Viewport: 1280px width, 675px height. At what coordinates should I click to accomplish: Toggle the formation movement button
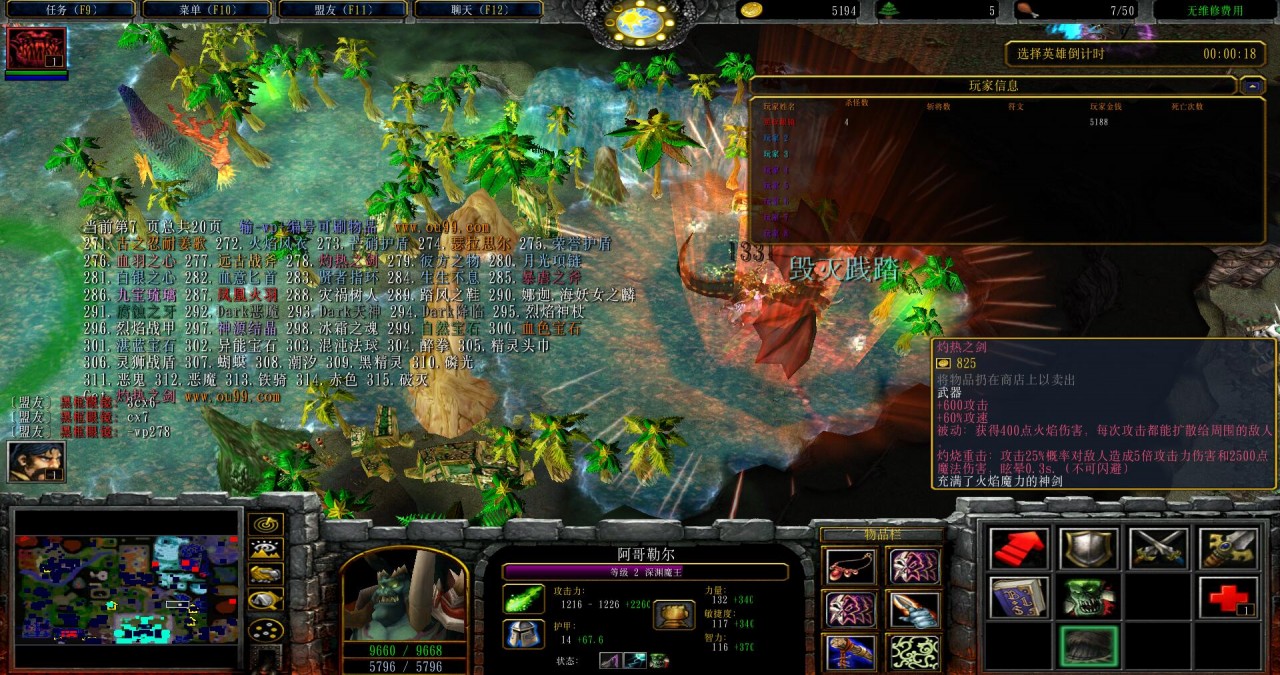coord(265,630)
